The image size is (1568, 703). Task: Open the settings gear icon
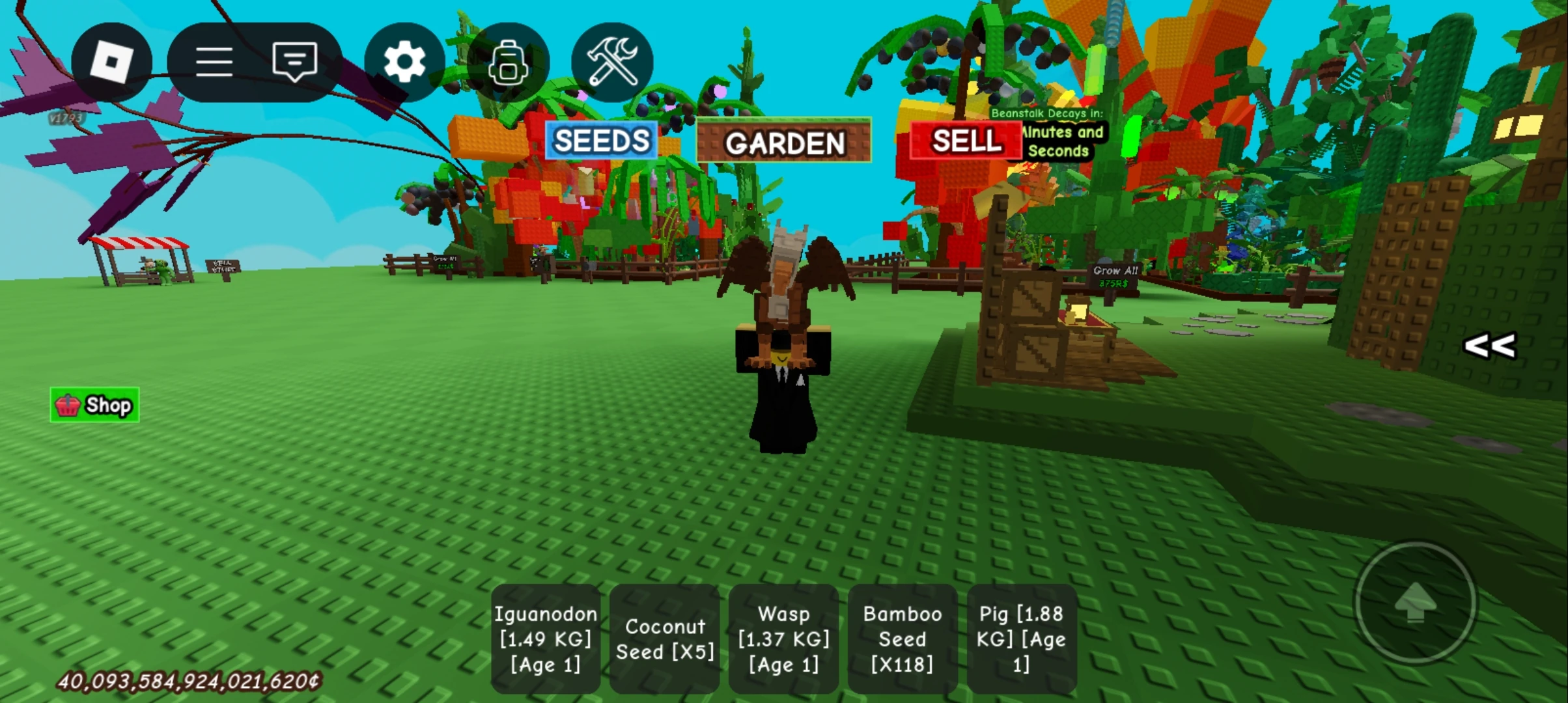click(404, 61)
